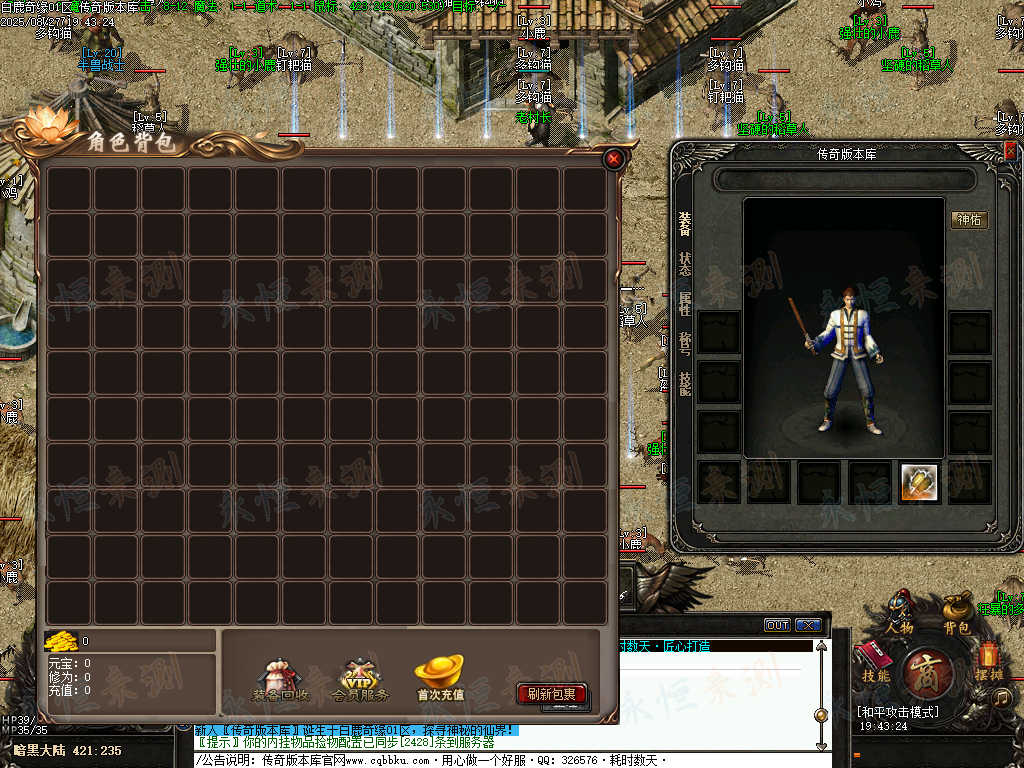Click the 刷新包裹 refresh bag button
Viewport: 1024px width, 768px height.
coord(551,694)
